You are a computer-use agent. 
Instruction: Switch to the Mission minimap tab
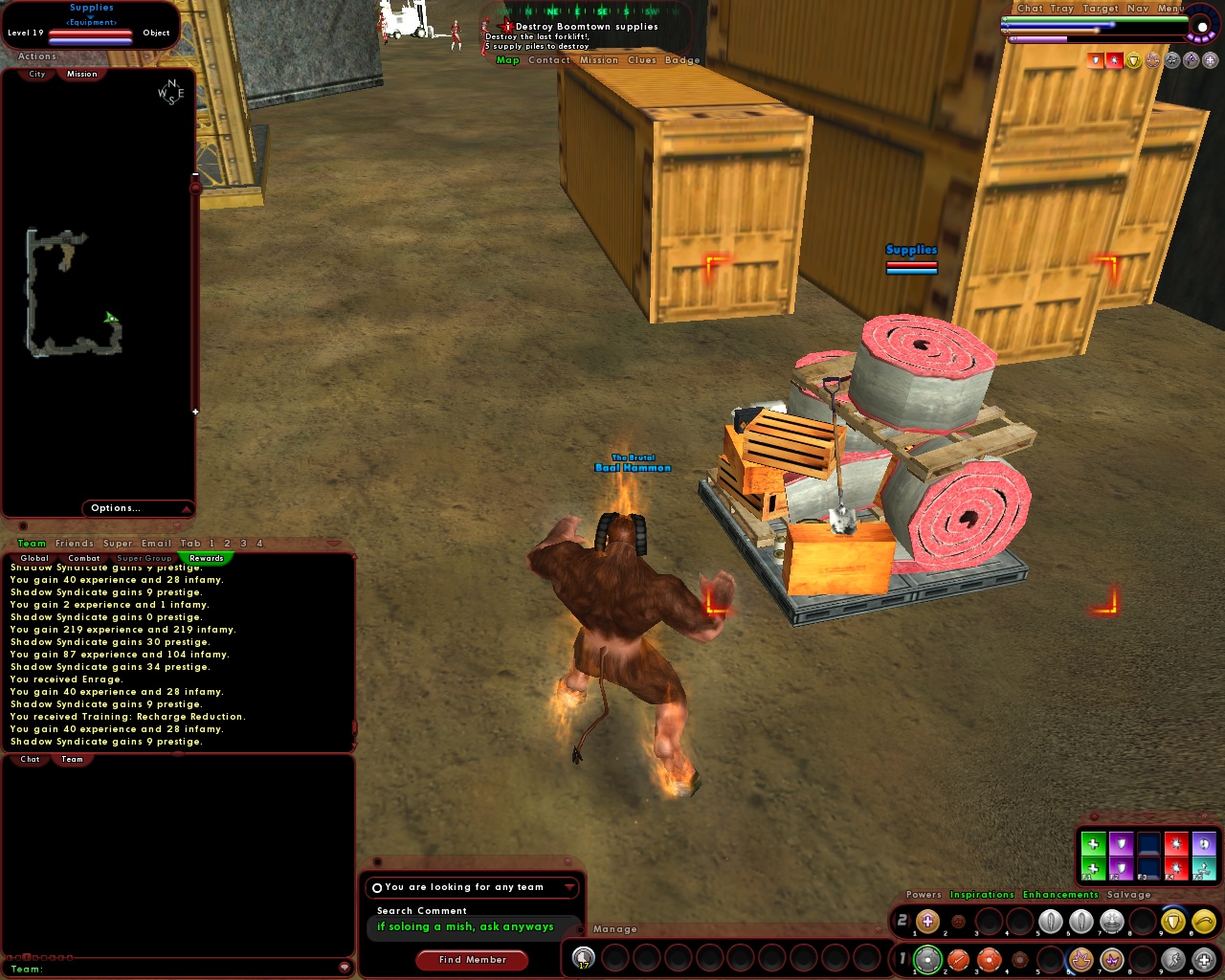81,74
